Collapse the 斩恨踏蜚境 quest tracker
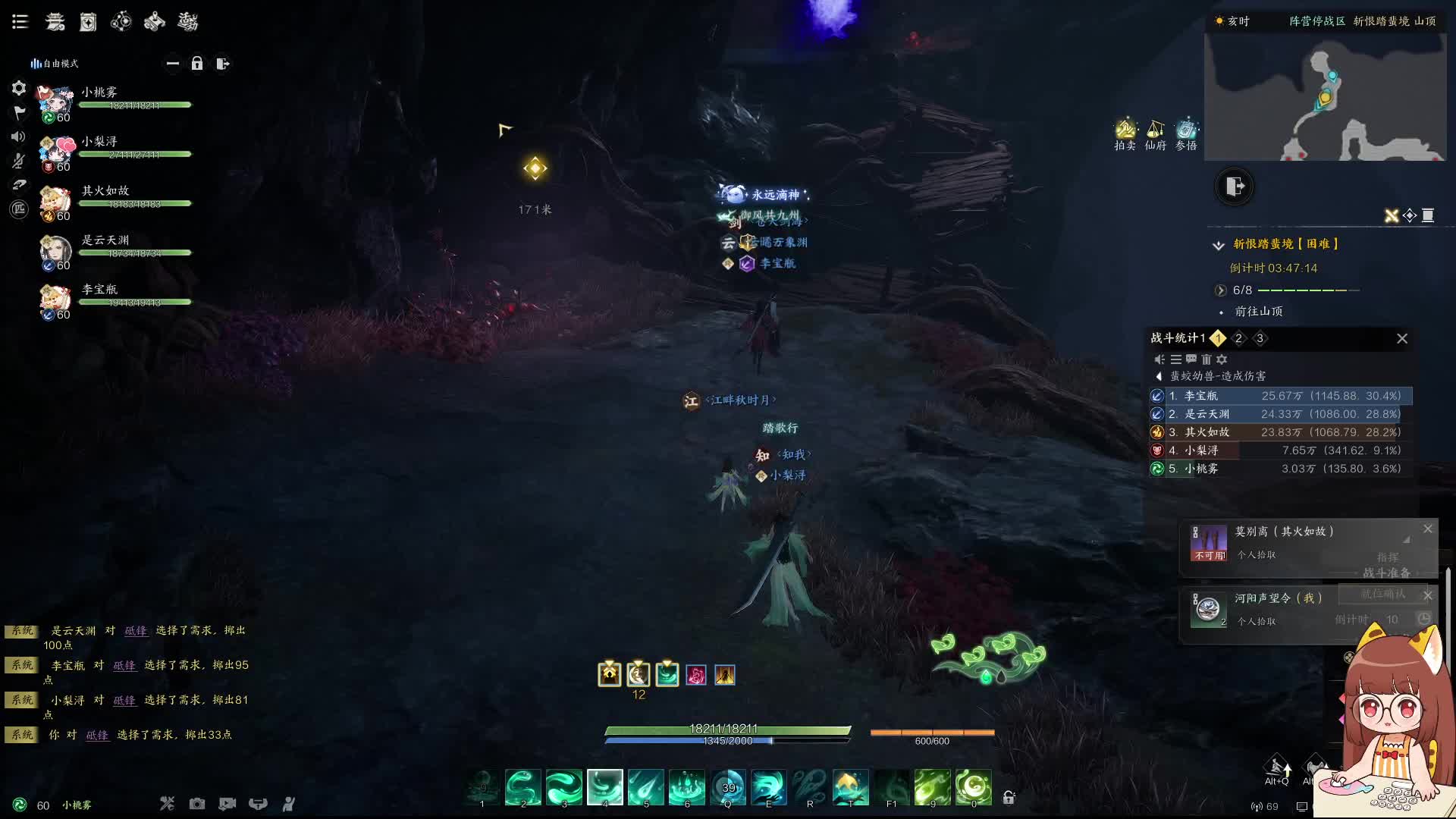This screenshot has height=819, width=1456. point(1219,245)
